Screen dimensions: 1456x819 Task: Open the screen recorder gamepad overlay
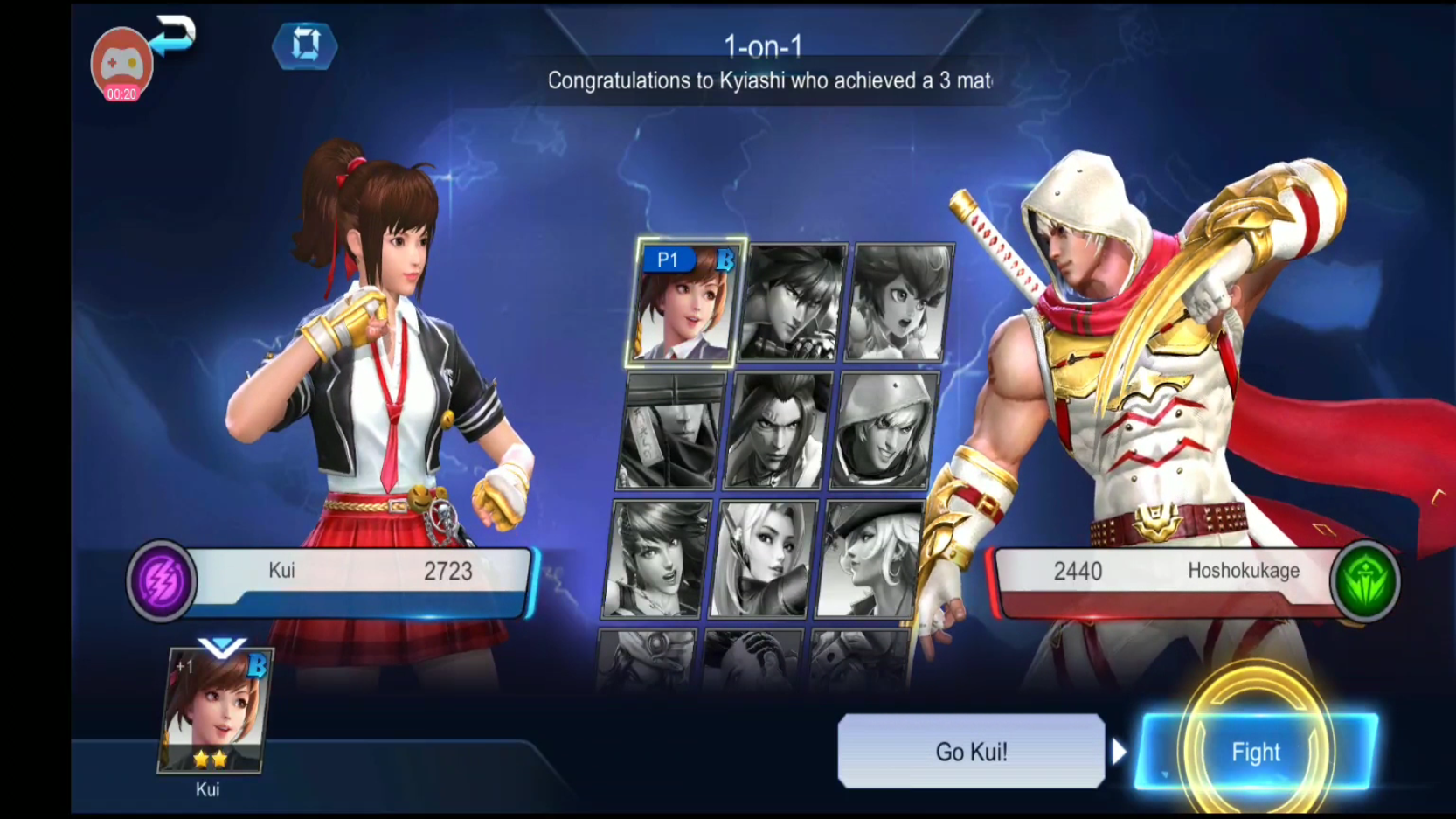(x=121, y=63)
